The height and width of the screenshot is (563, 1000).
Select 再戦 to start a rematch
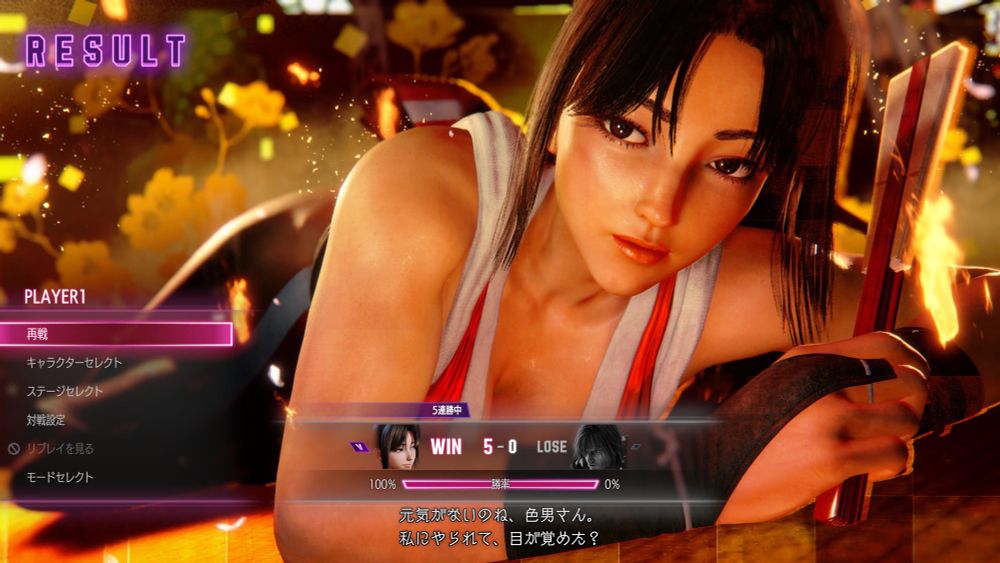(x=115, y=334)
